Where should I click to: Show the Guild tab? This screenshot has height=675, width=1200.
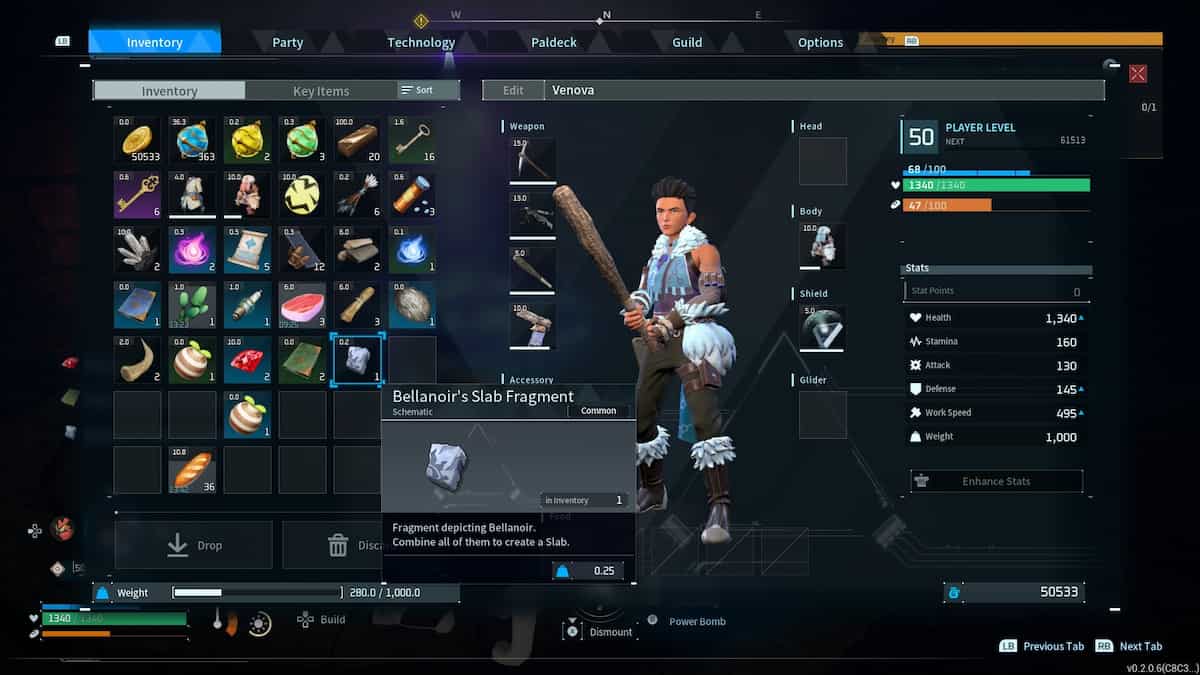coord(687,42)
